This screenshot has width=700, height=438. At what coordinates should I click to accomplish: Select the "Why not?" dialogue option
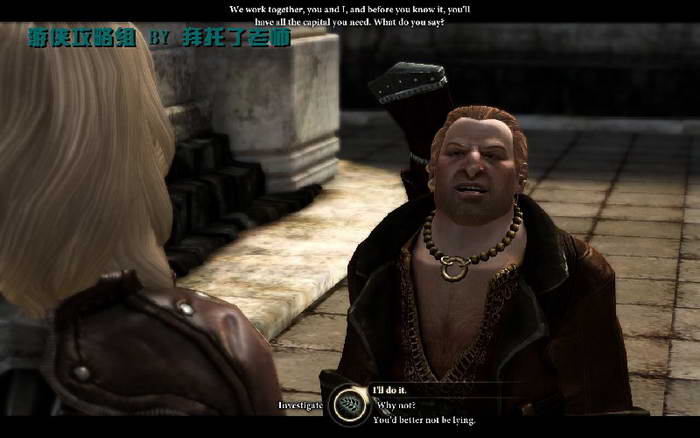point(398,405)
